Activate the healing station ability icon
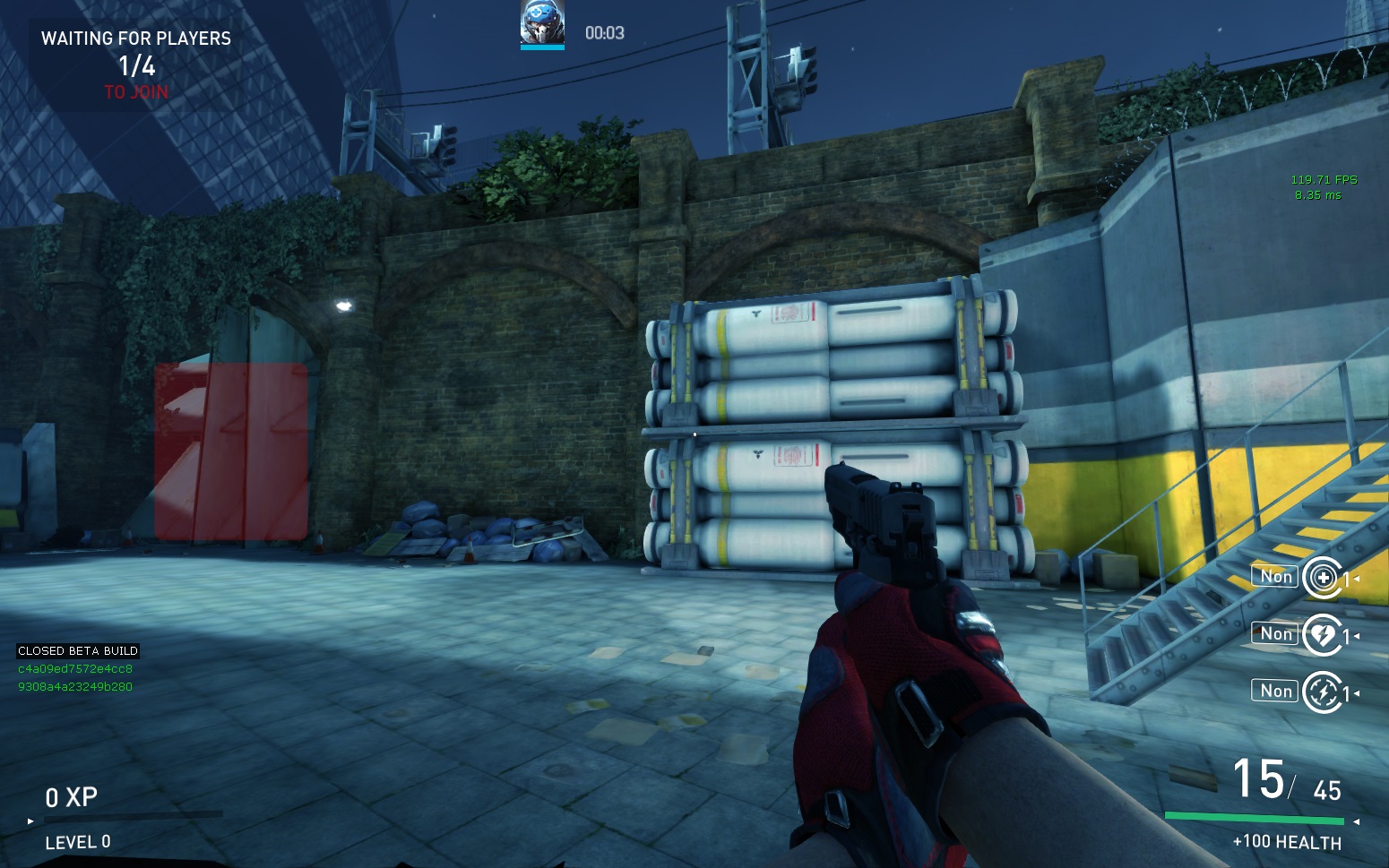 click(x=1323, y=578)
